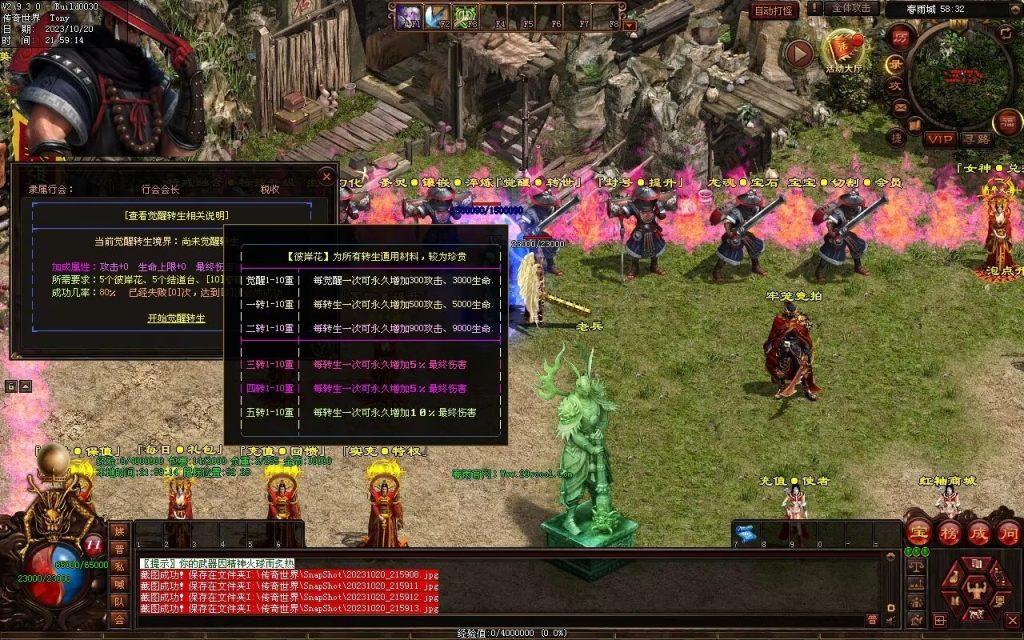This screenshot has height=640, width=1024.
Task: Click the 问 round button
Action: click(1008, 531)
